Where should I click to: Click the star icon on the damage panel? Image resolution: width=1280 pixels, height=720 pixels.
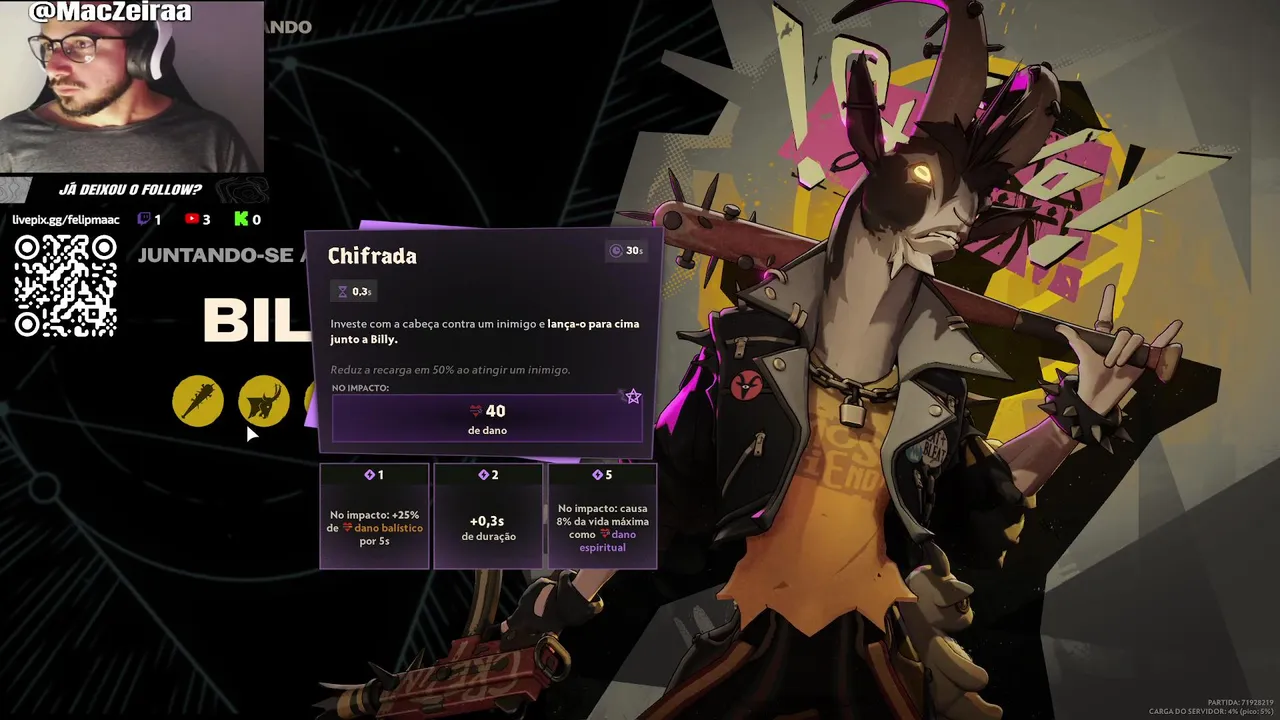tap(633, 397)
